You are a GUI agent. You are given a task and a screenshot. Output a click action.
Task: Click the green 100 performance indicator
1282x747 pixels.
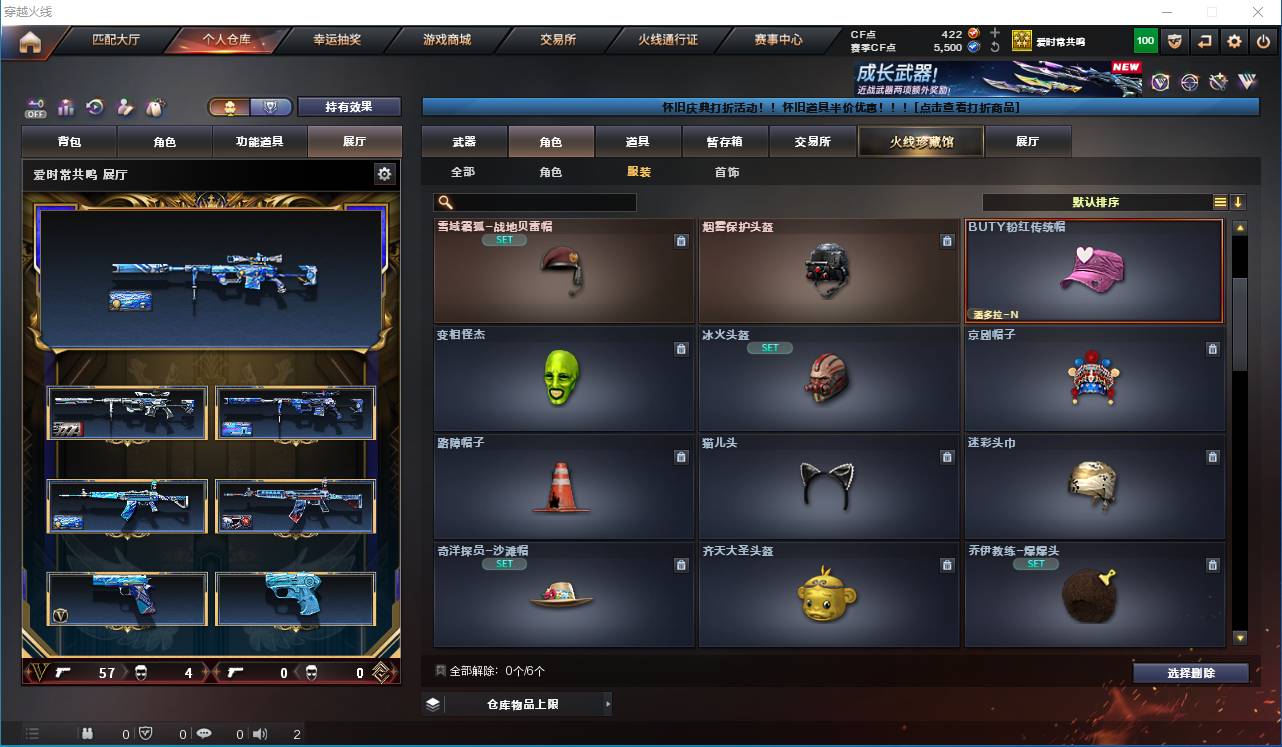coord(1143,40)
